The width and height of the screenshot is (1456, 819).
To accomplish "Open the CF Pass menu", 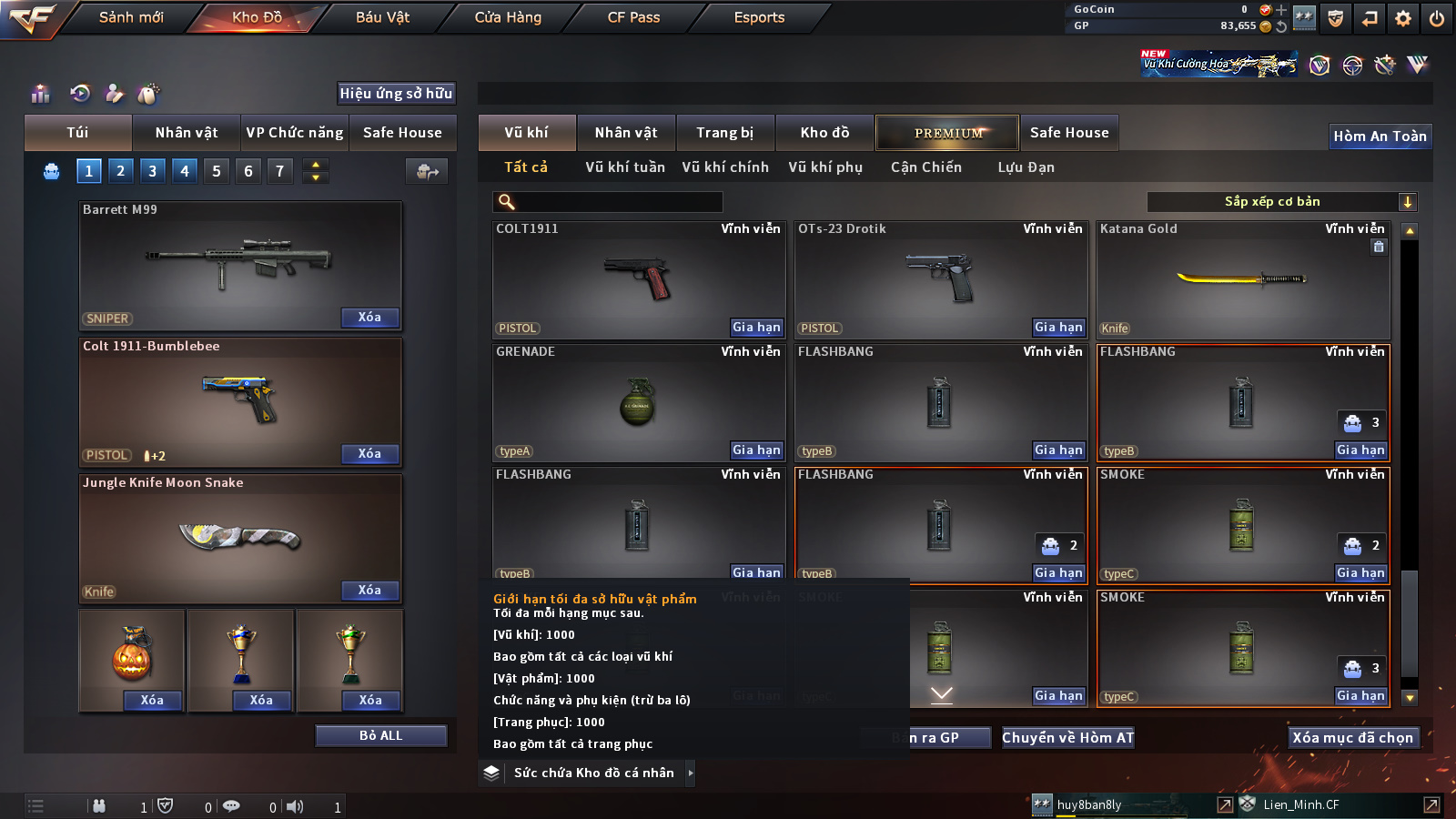I will [633, 17].
